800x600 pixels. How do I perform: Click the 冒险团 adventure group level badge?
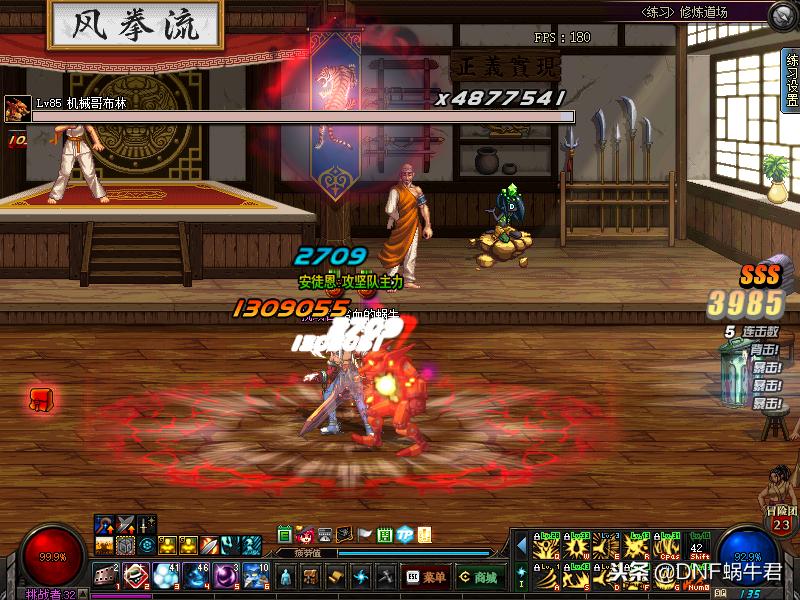(782, 524)
